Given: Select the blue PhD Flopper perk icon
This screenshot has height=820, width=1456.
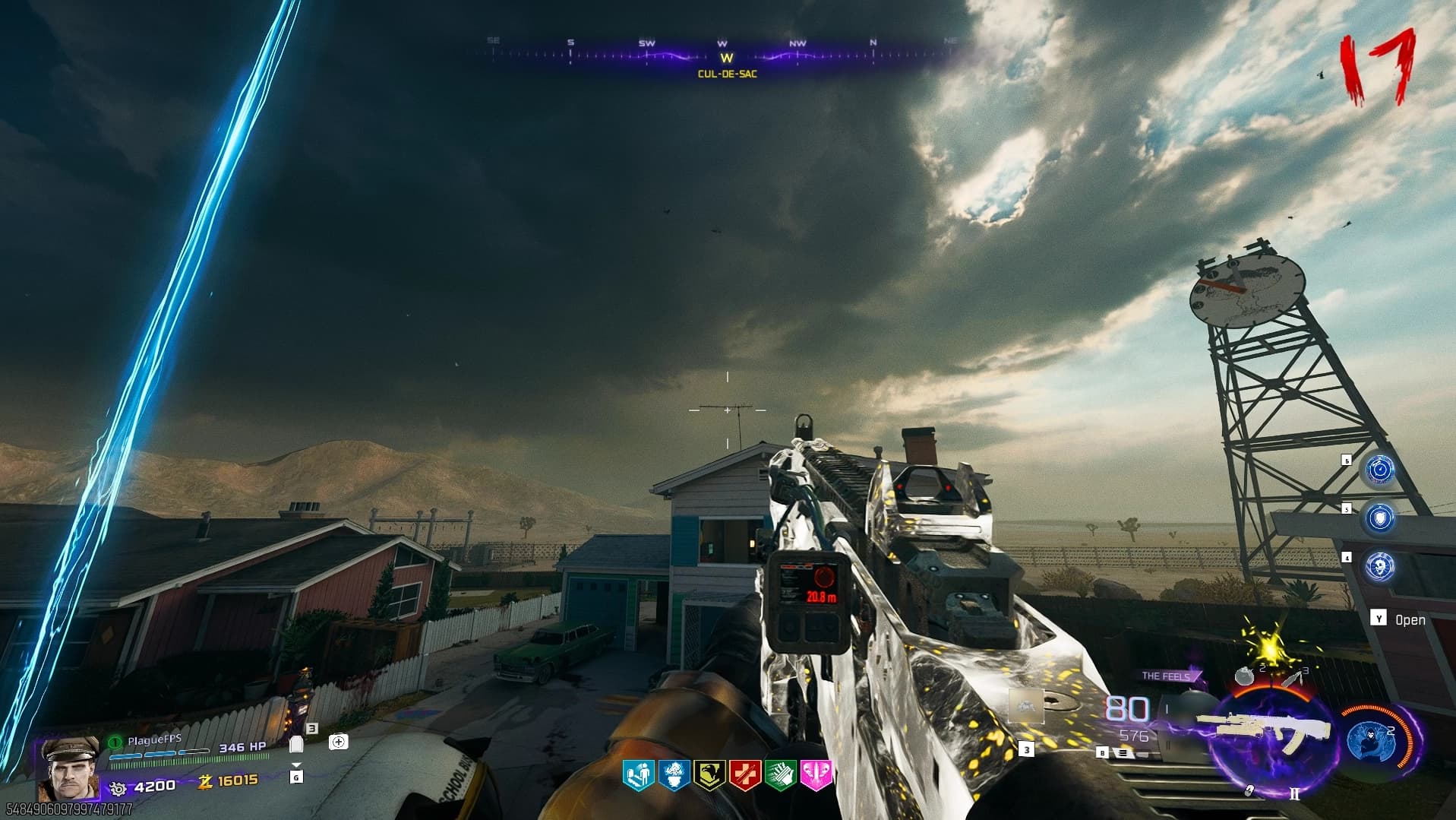Looking at the screenshot, I should coord(674,775).
